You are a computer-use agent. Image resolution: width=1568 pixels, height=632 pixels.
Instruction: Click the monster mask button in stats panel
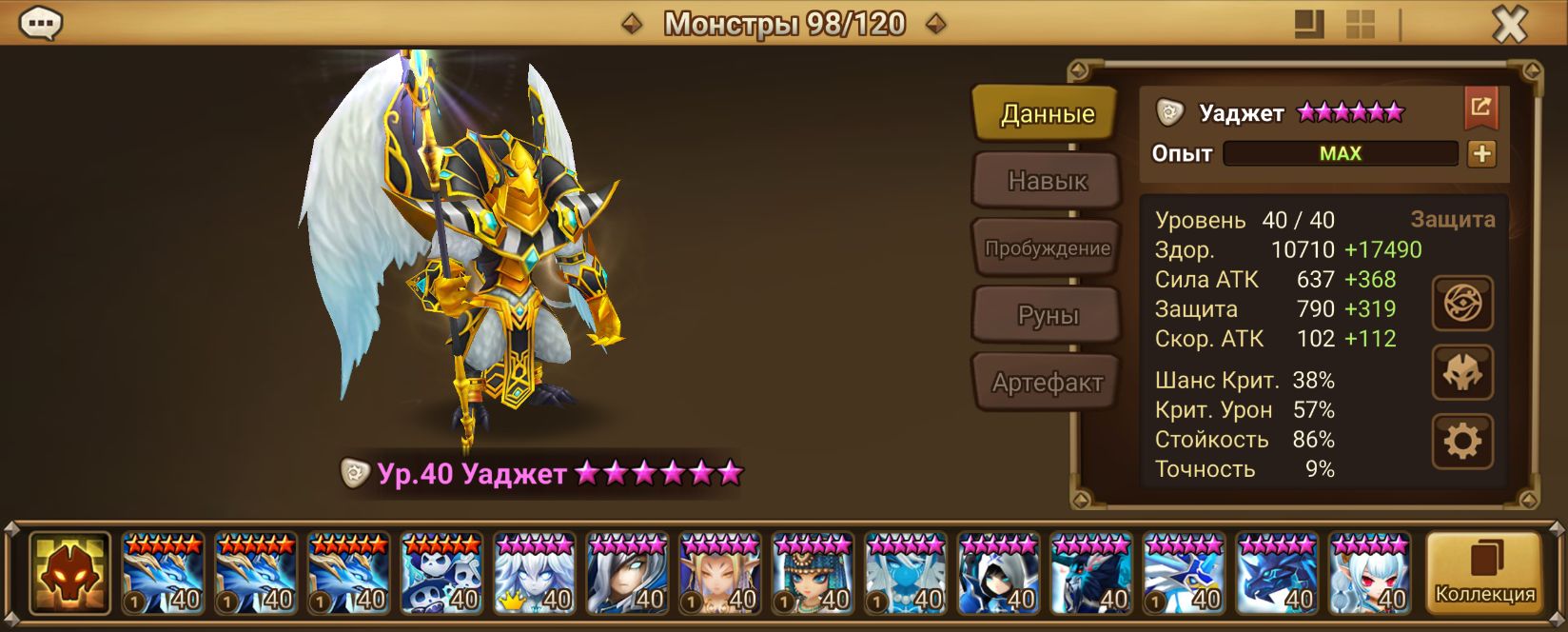(x=1462, y=372)
